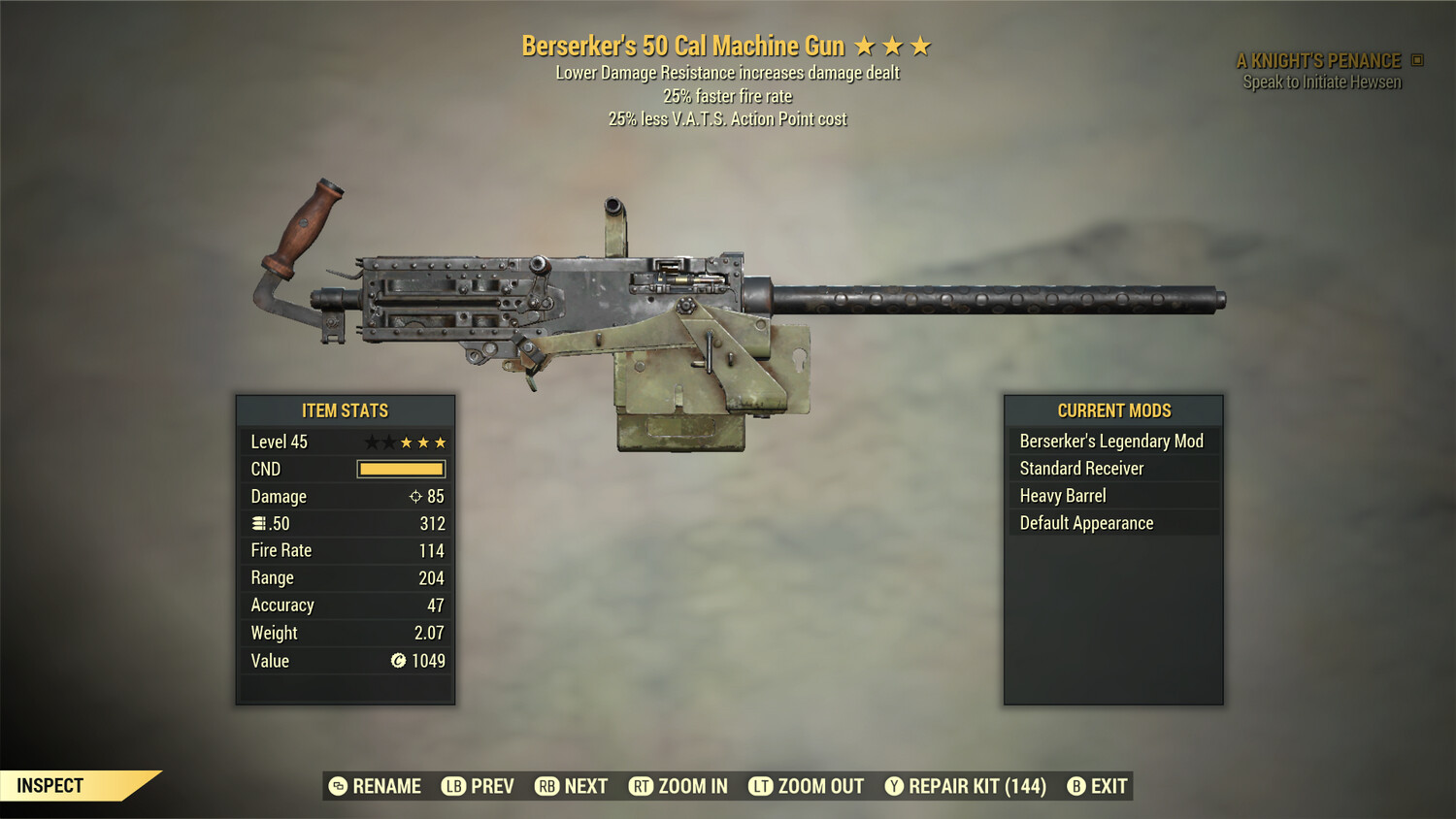Zoom out using the LT button icon
This screenshot has width=1456, height=819.
coord(762,786)
